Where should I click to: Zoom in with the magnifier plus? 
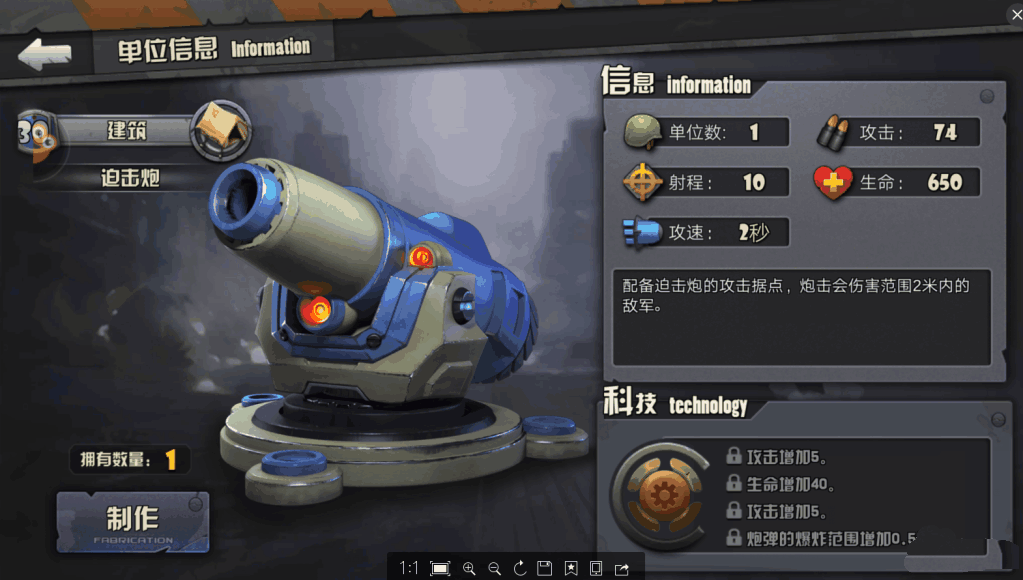tap(469, 568)
